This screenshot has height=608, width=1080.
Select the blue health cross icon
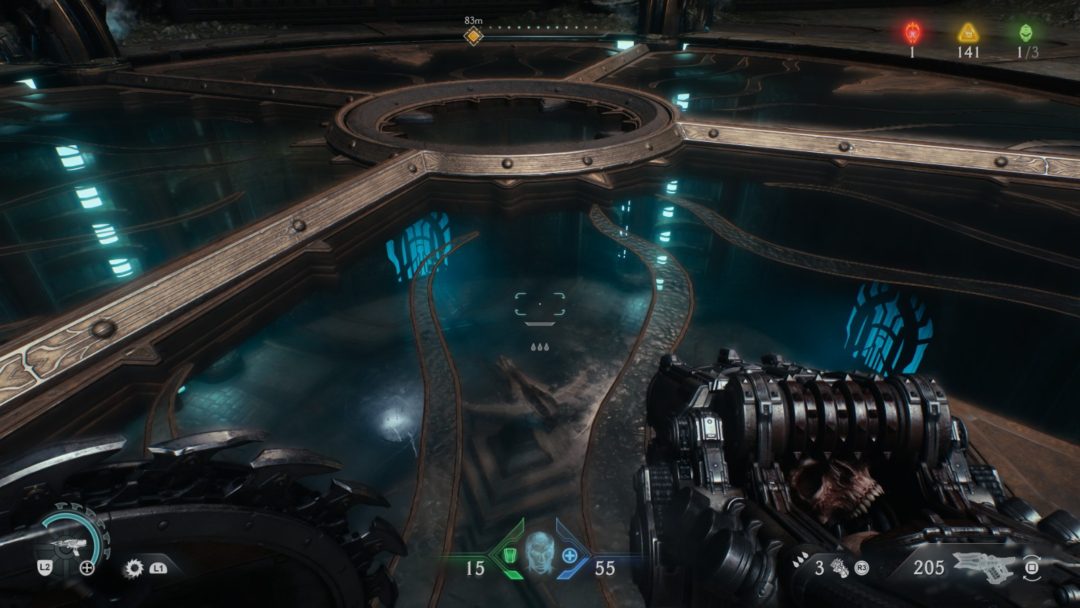[x=570, y=556]
